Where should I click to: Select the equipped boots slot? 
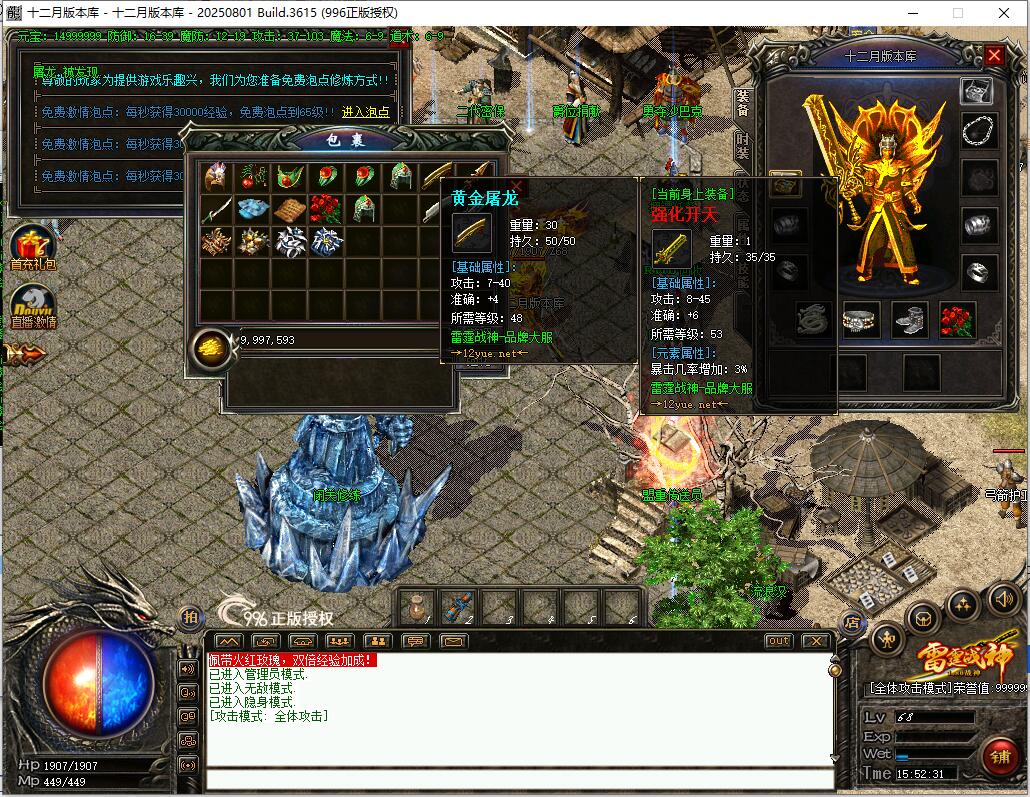point(910,320)
